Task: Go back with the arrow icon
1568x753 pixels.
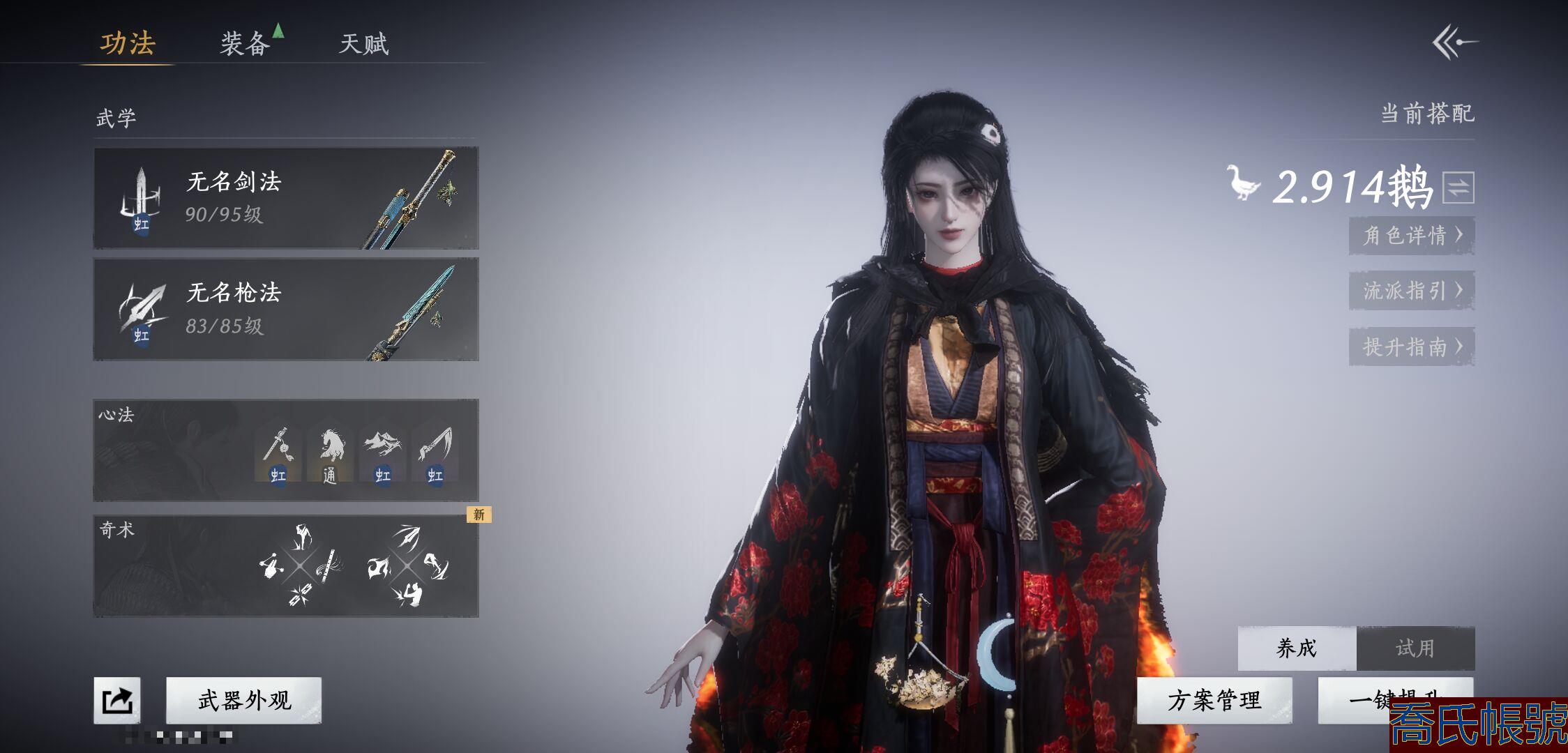Action: tap(1455, 43)
